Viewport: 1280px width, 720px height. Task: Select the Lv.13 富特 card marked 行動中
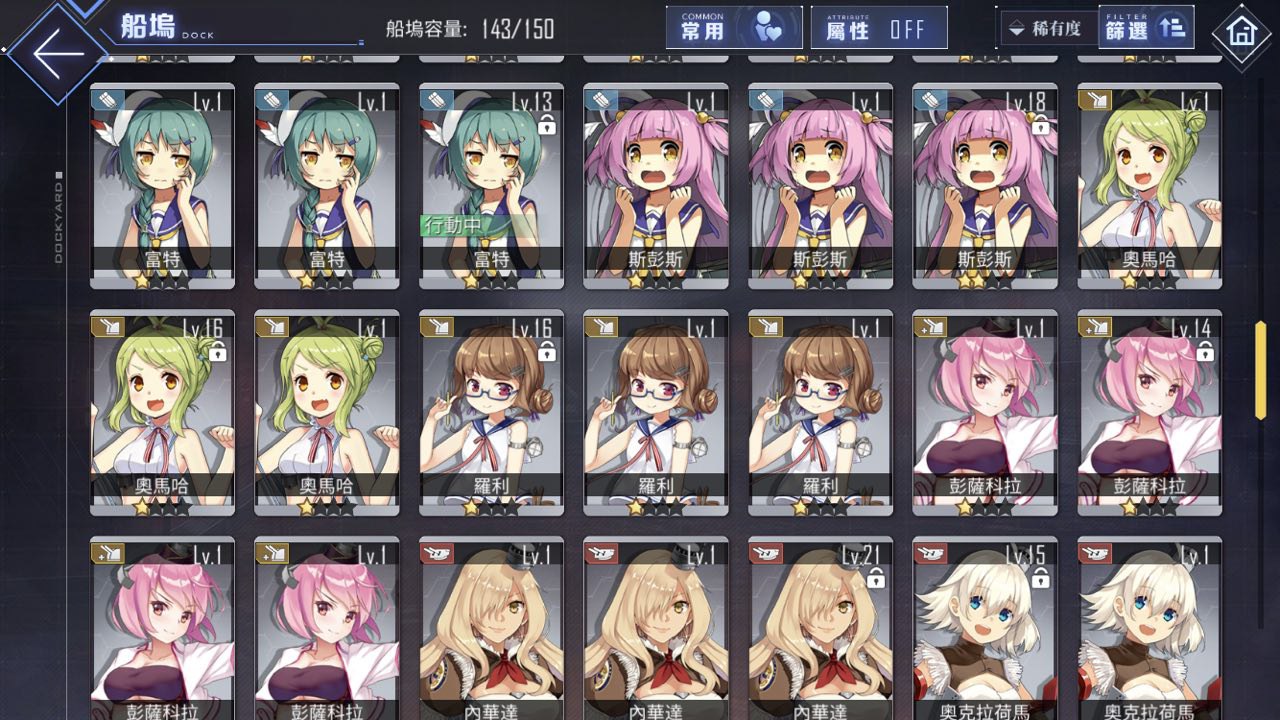click(491, 187)
